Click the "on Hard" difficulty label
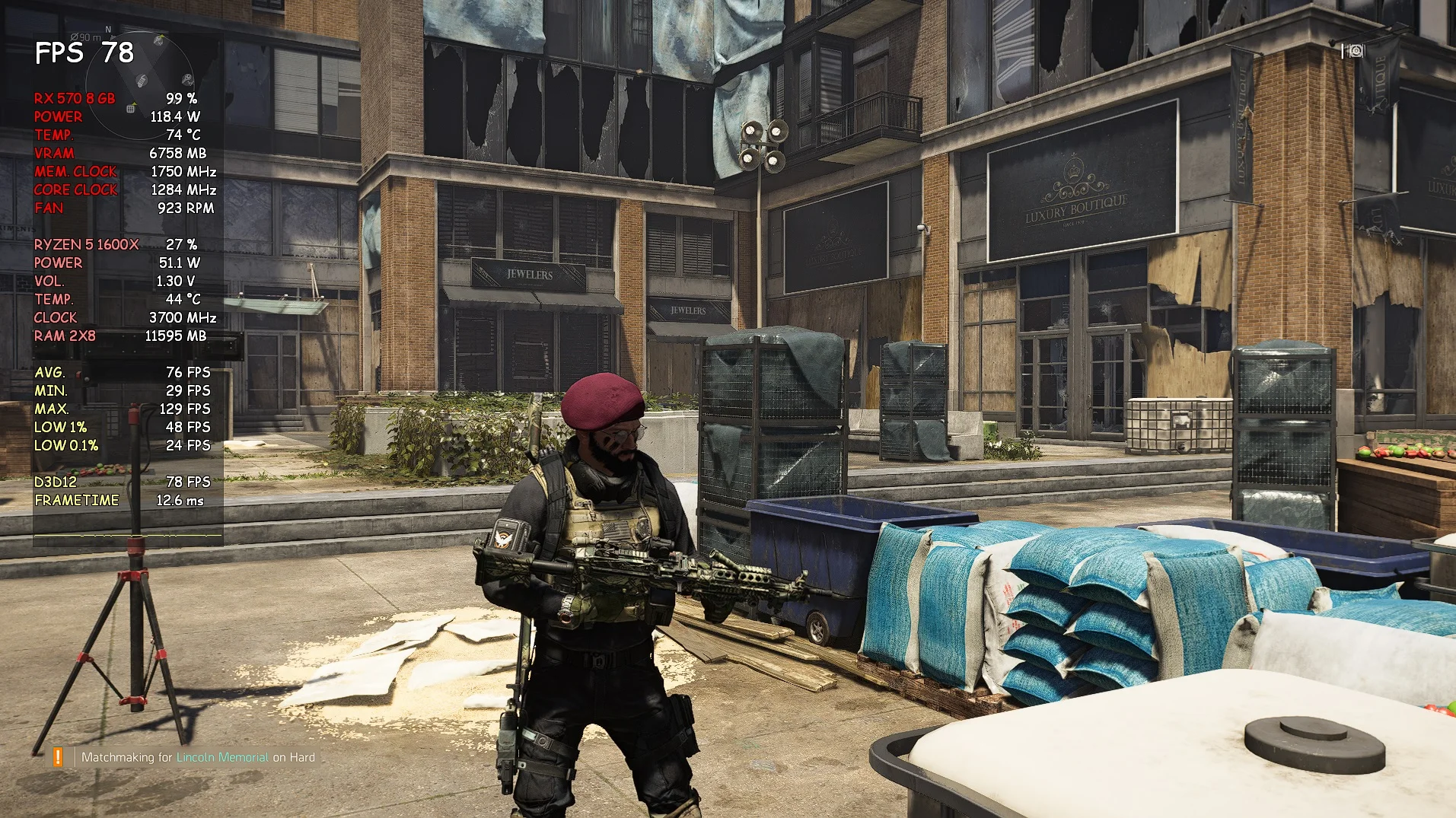This screenshot has width=1456, height=818. (x=293, y=757)
